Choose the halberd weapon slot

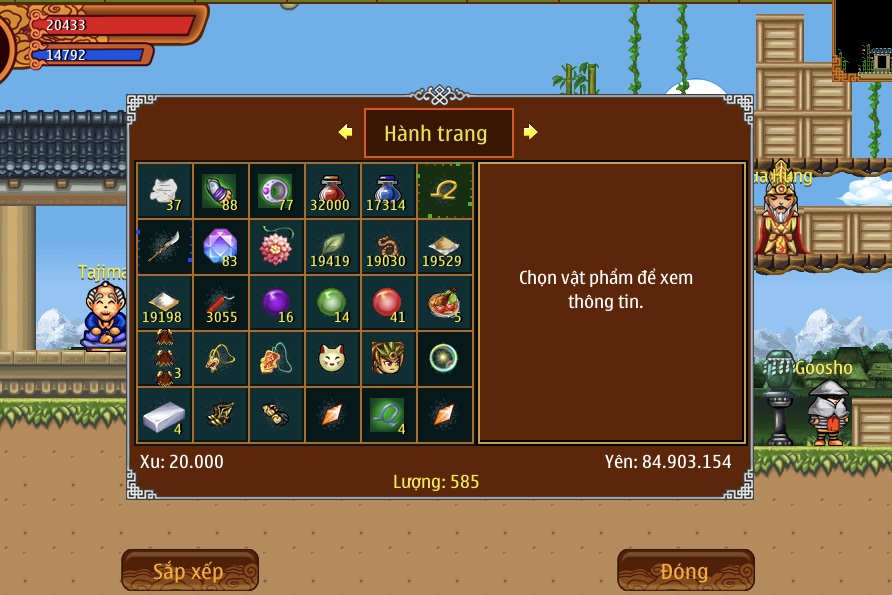tap(164, 247)
